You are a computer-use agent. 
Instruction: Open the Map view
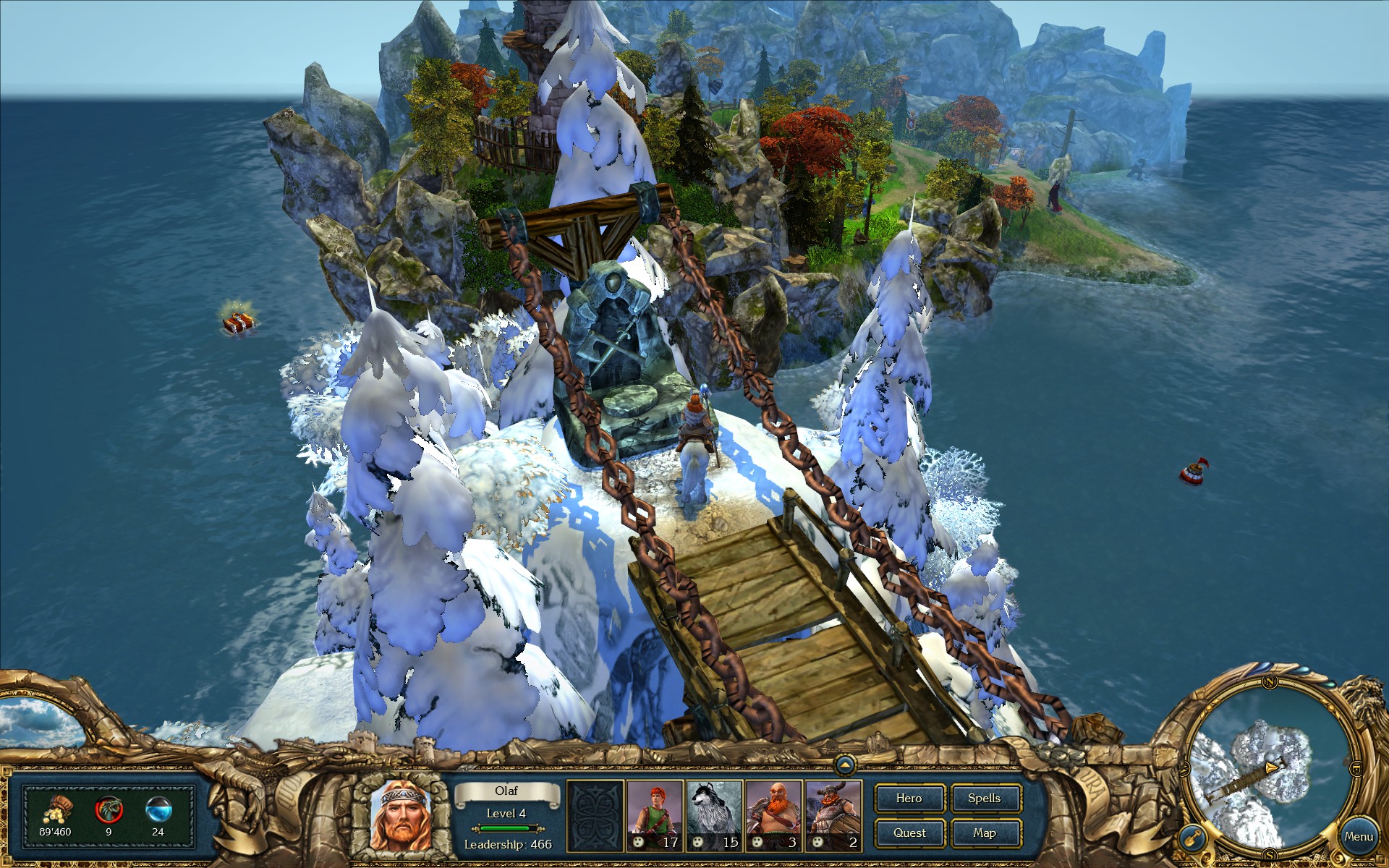(x=985, y=833)
